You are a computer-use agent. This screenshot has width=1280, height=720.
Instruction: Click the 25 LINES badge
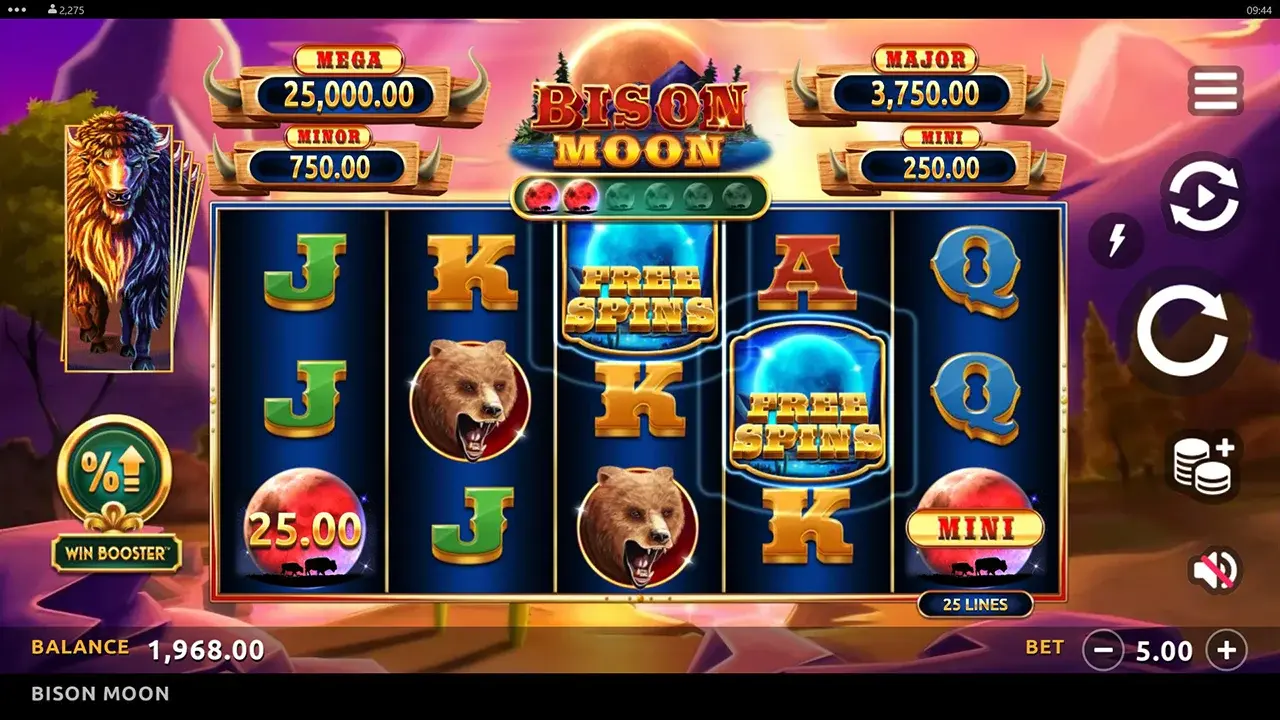click(974, 604)
